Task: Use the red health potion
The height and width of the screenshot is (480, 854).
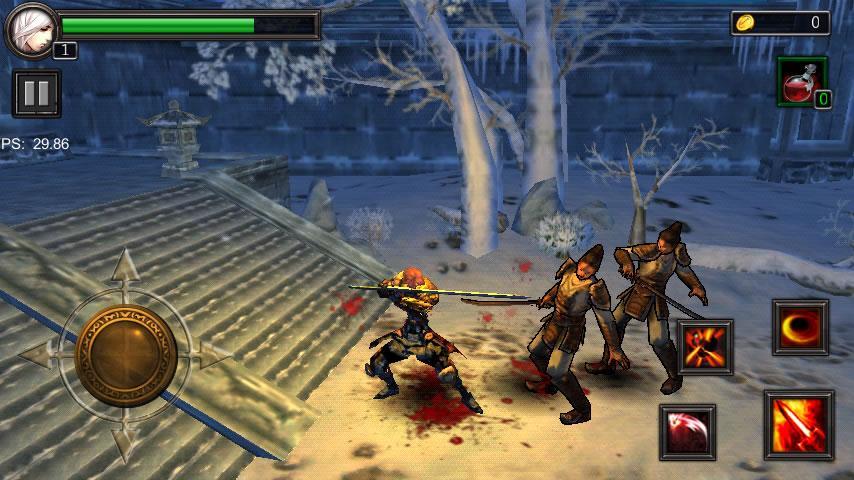Action: pyautogui.click(x=801, y=81)
